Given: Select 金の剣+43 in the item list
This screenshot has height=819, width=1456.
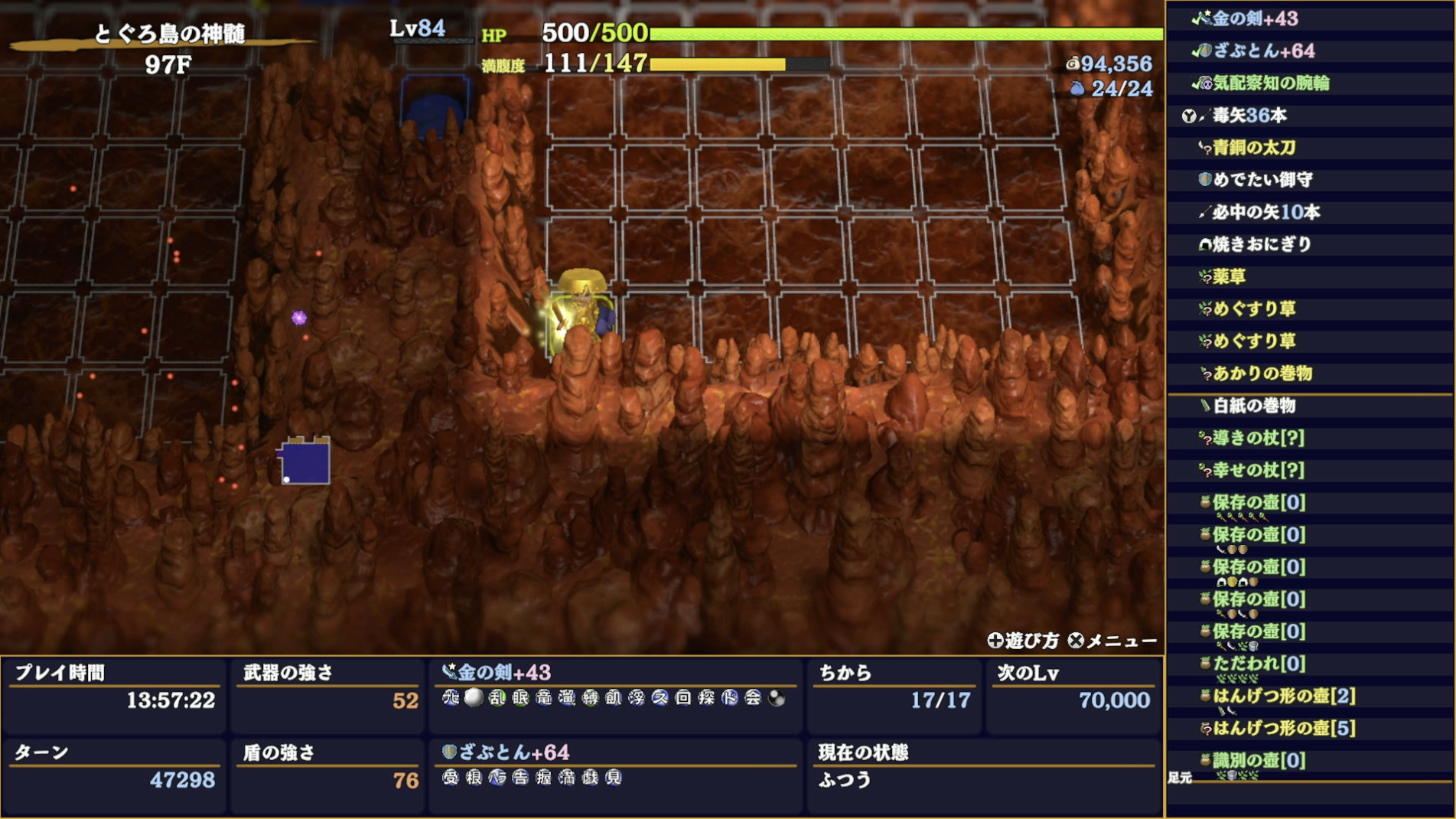Looking at the screenshot, I should coord(1255,18).
